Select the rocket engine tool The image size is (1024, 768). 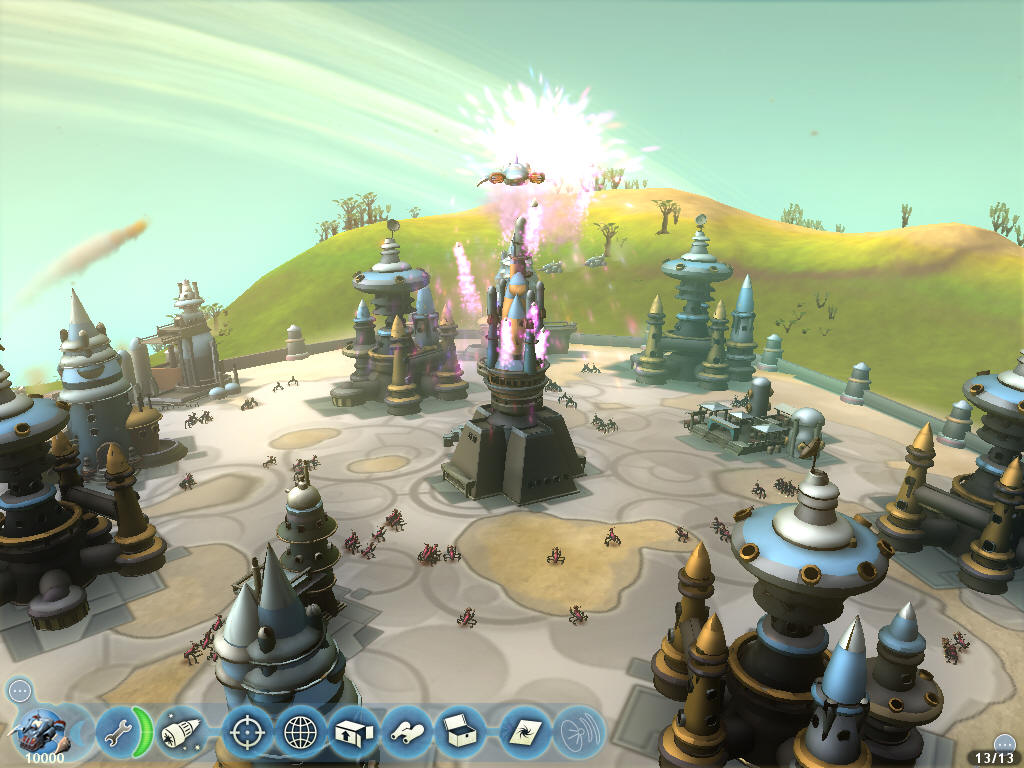tap(180, 732)
